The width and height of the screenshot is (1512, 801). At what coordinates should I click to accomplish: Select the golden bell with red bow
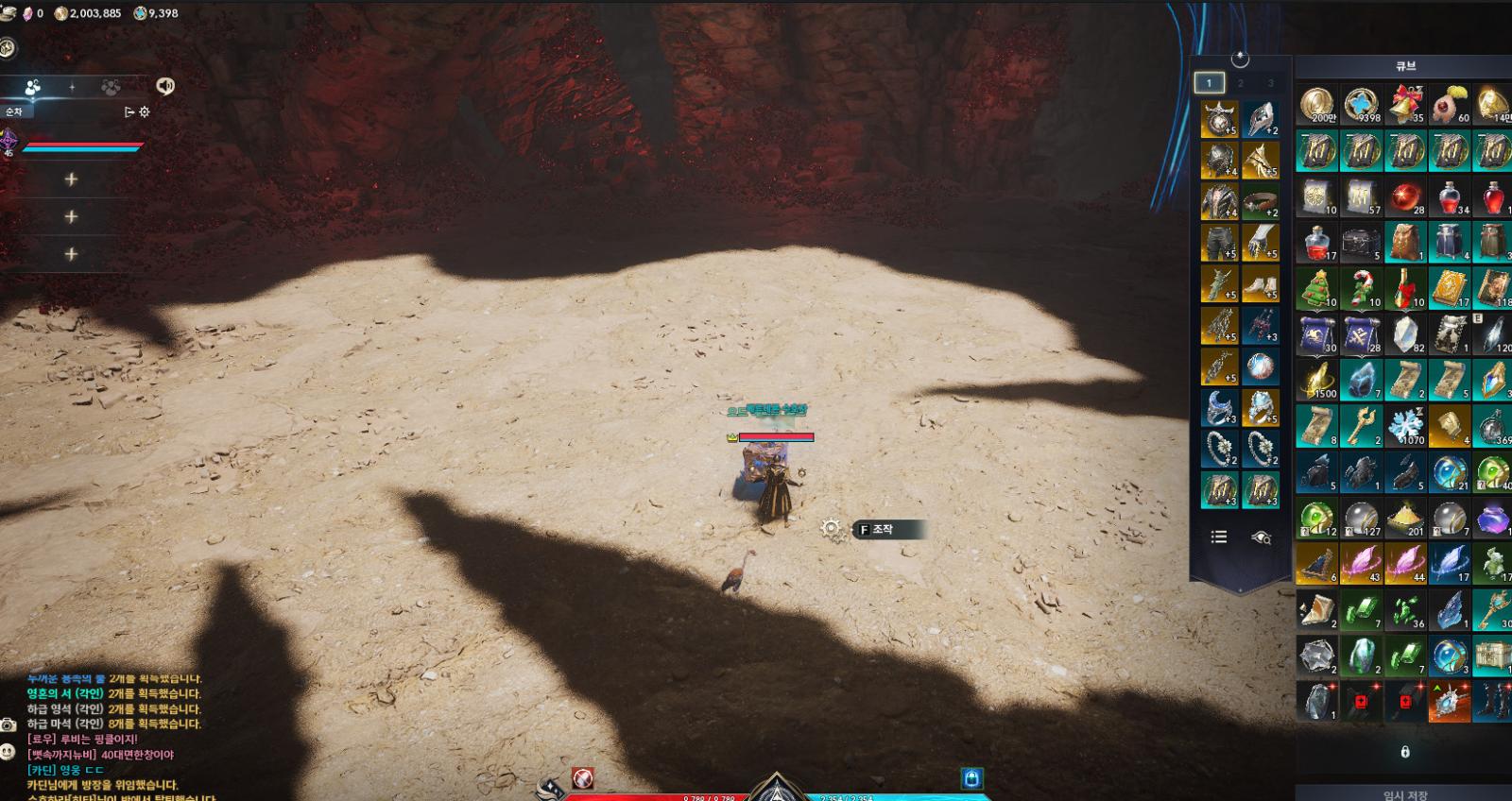click(1405, 104)
